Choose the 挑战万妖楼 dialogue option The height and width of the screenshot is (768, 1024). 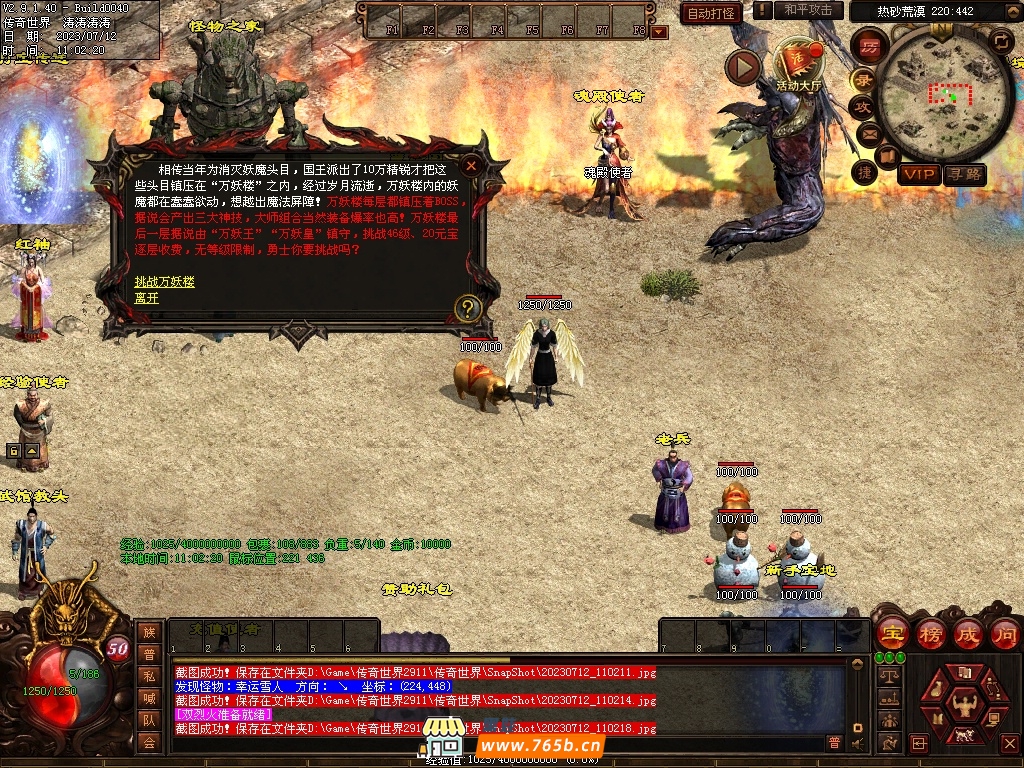tap(165, 282)
